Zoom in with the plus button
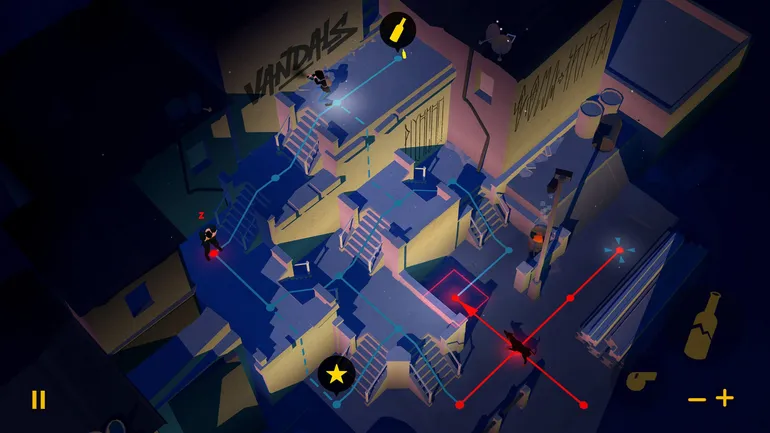Viewport: 770px width, 433px height. point(724,398)
